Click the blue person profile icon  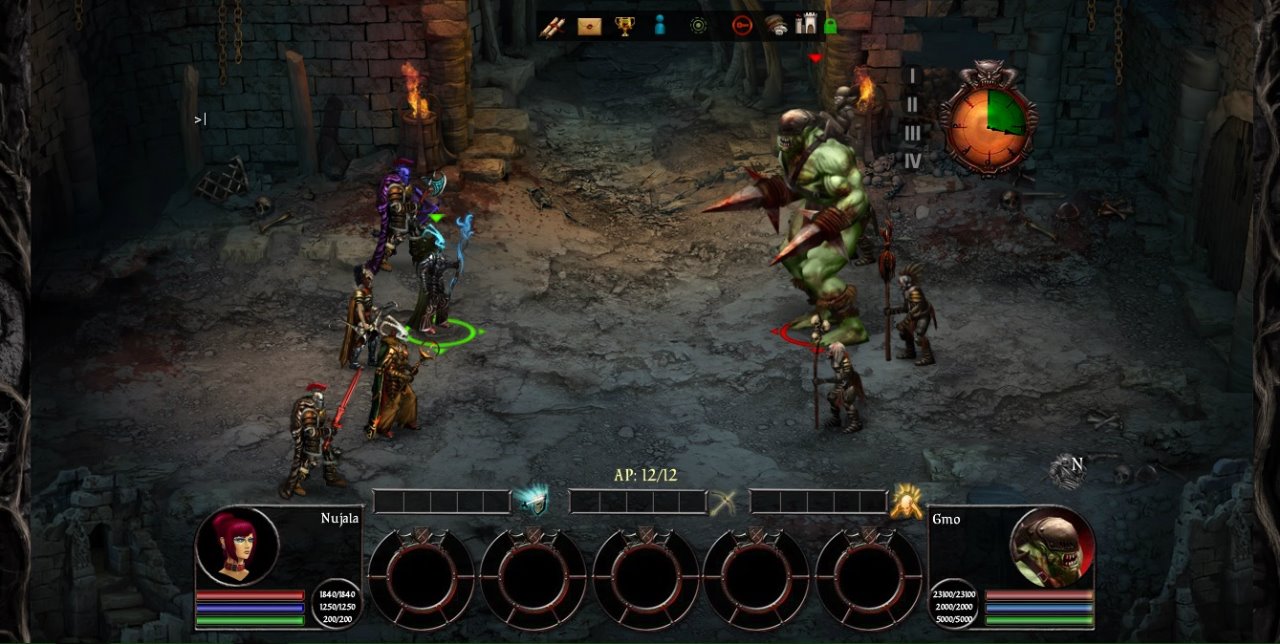click(x=659, y=26)
